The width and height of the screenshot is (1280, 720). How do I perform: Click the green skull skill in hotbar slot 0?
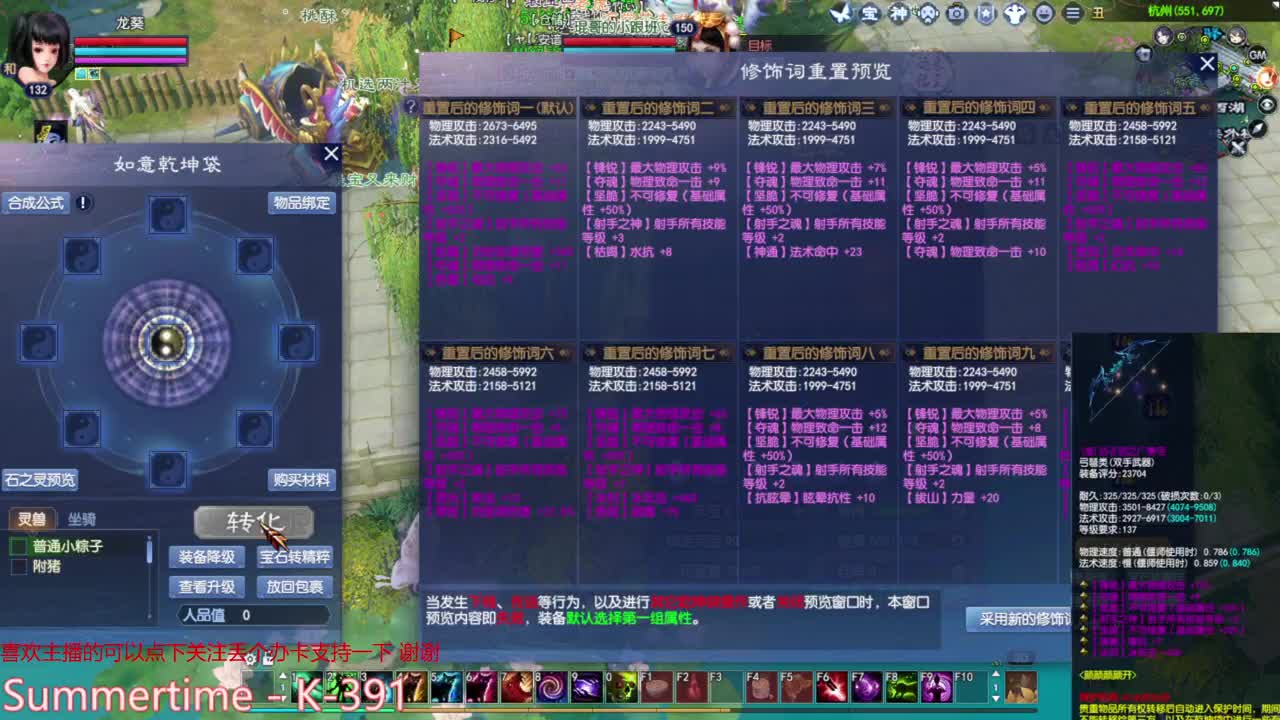624,688
